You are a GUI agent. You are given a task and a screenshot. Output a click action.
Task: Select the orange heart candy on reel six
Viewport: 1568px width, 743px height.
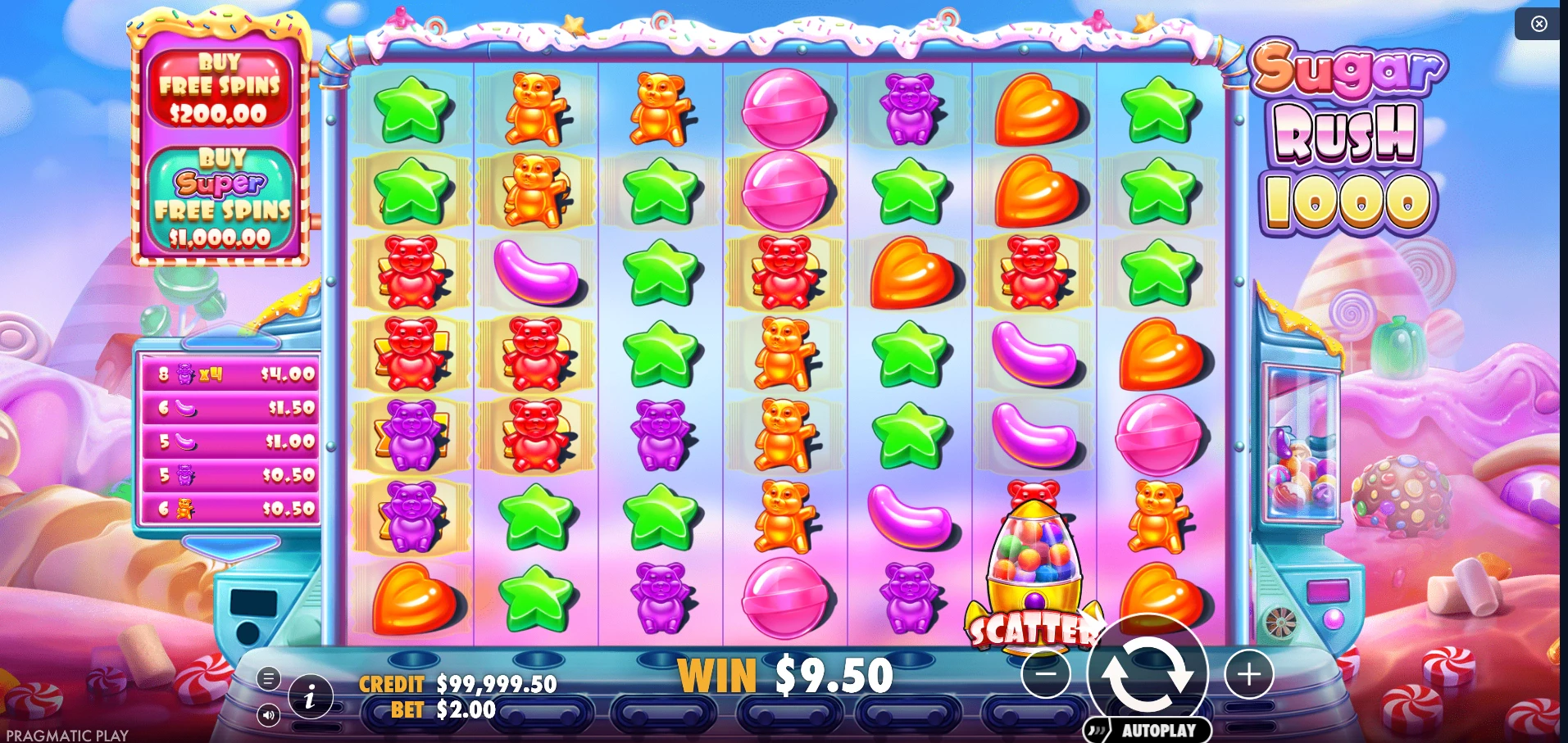pyautogui.click(x=1034, y=111)
